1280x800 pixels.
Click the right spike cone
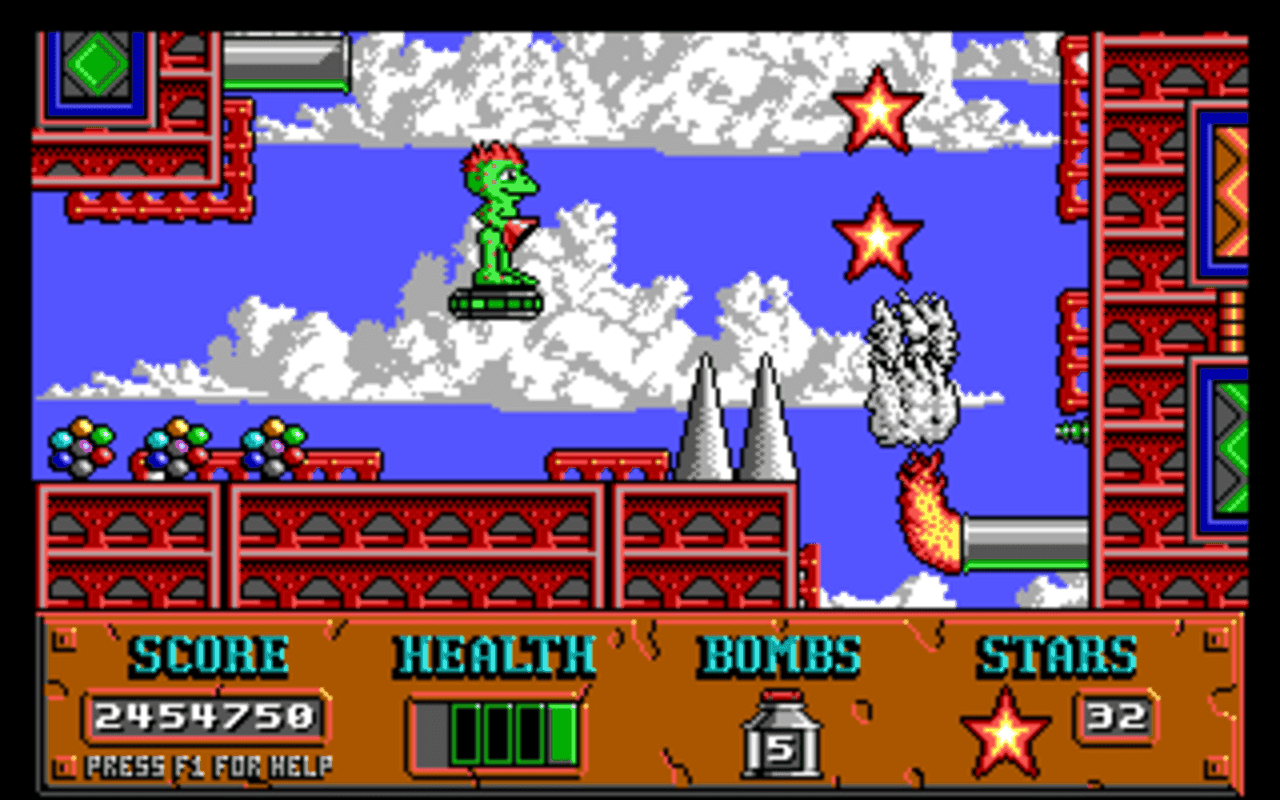[766, 425]
